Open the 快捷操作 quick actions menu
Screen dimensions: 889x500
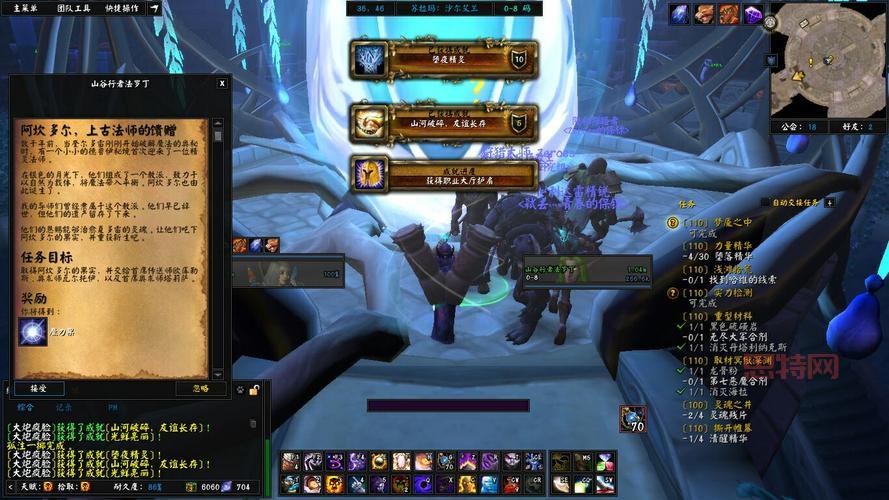pyautogui.click(x=122, y=8)
